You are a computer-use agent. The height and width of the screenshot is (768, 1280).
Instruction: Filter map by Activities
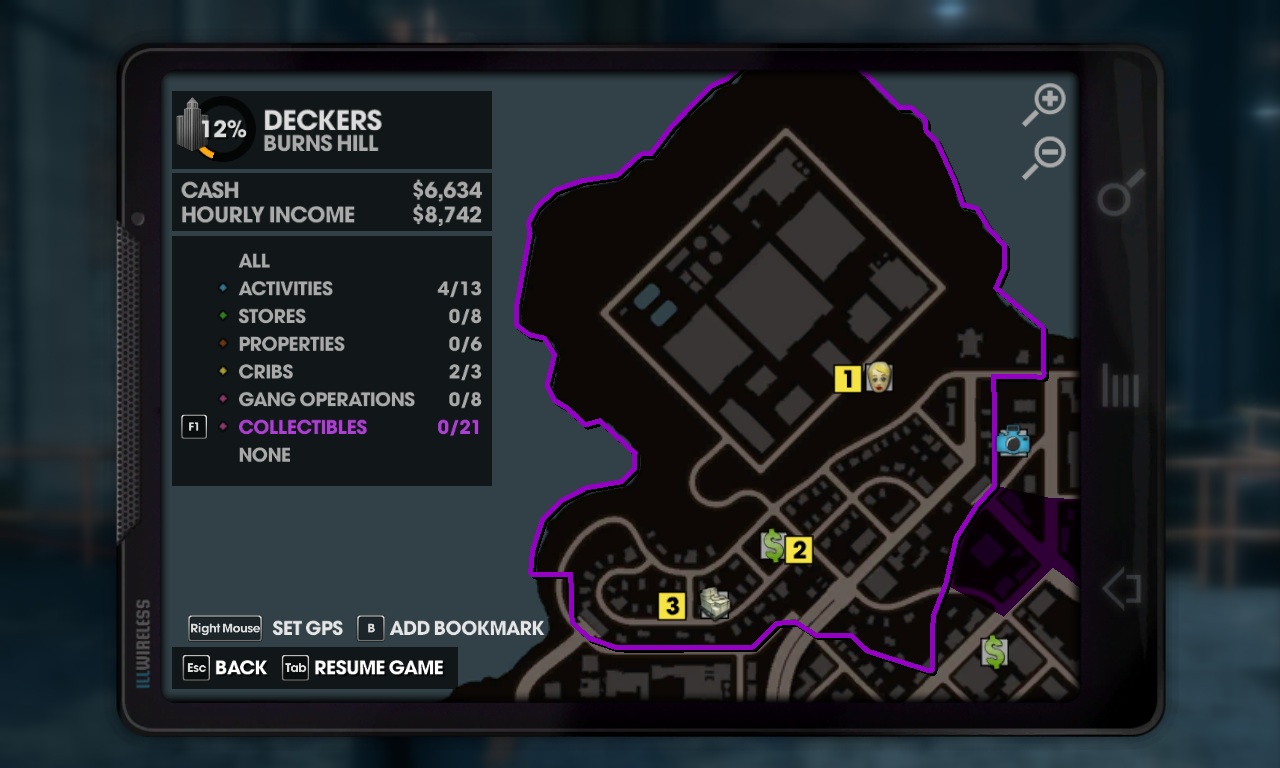pos(285,289)
